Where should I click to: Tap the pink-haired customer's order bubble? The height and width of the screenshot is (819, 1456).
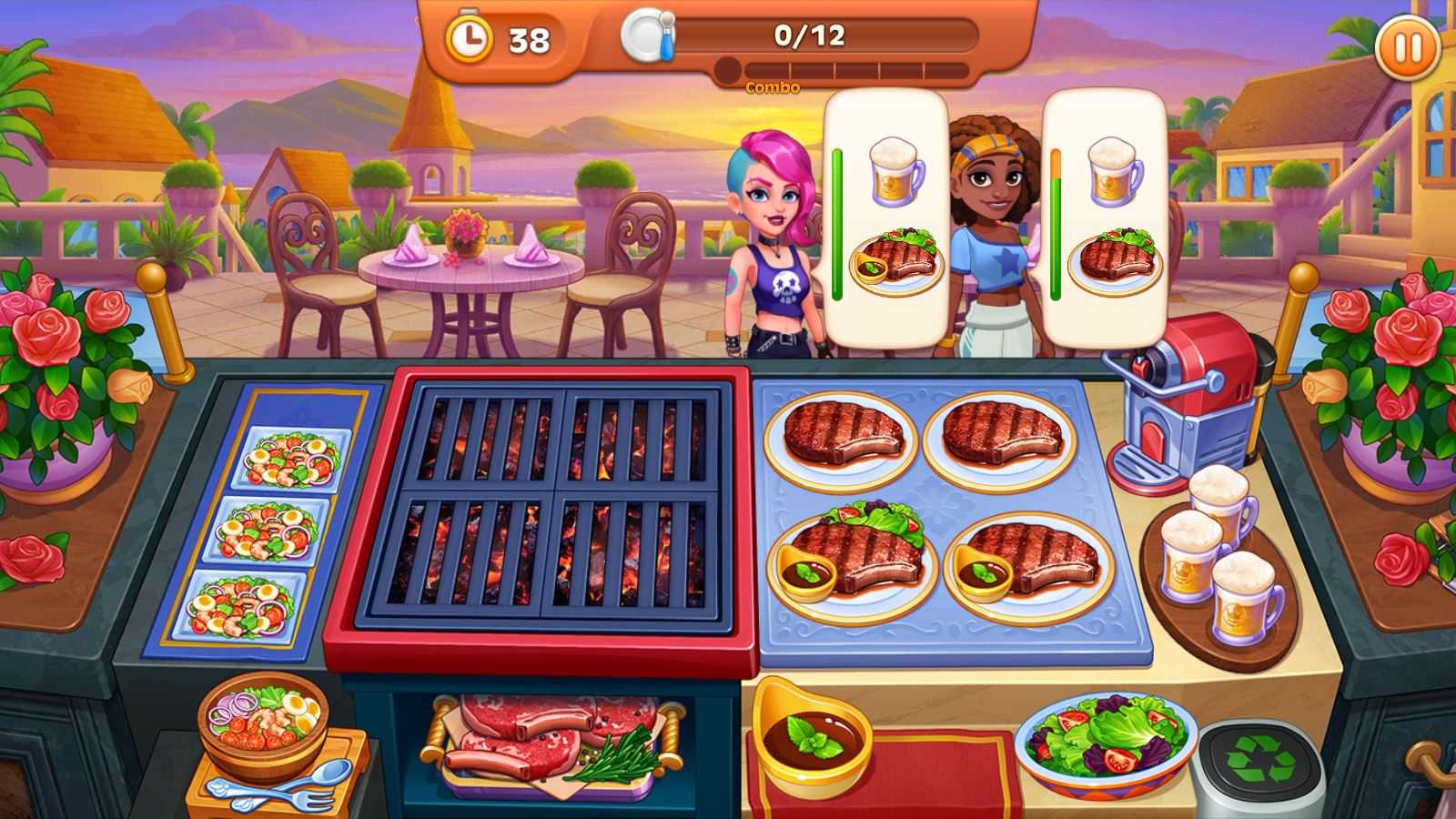coord(887,218)
